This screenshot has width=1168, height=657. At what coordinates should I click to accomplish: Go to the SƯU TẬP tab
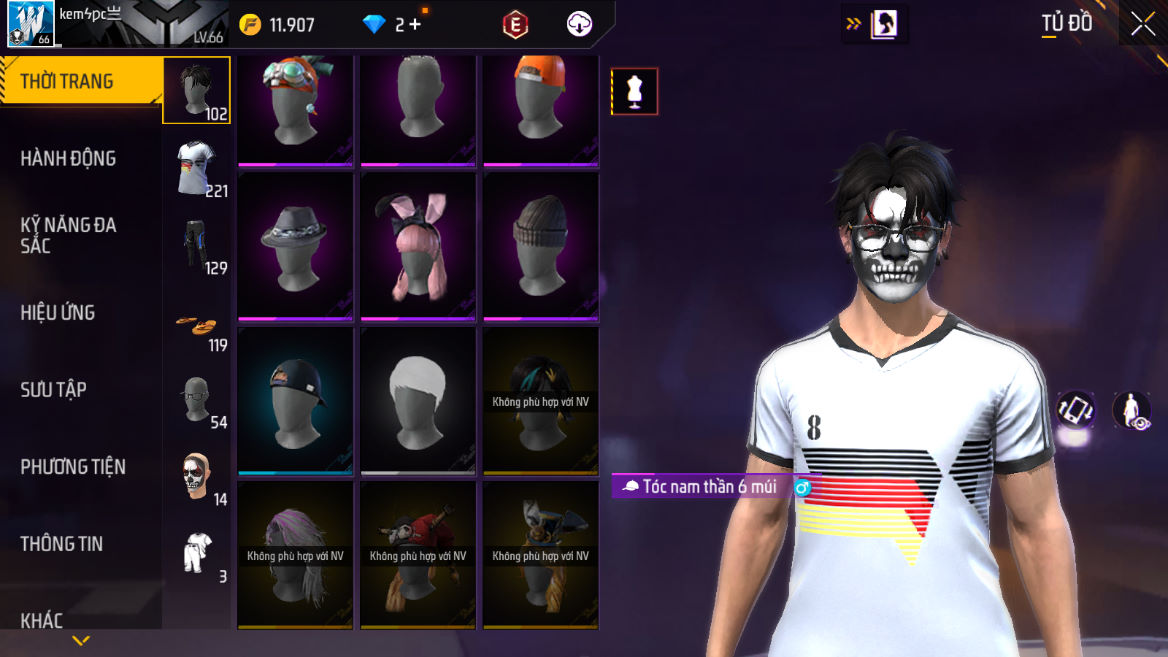click(x=54, y=389)
